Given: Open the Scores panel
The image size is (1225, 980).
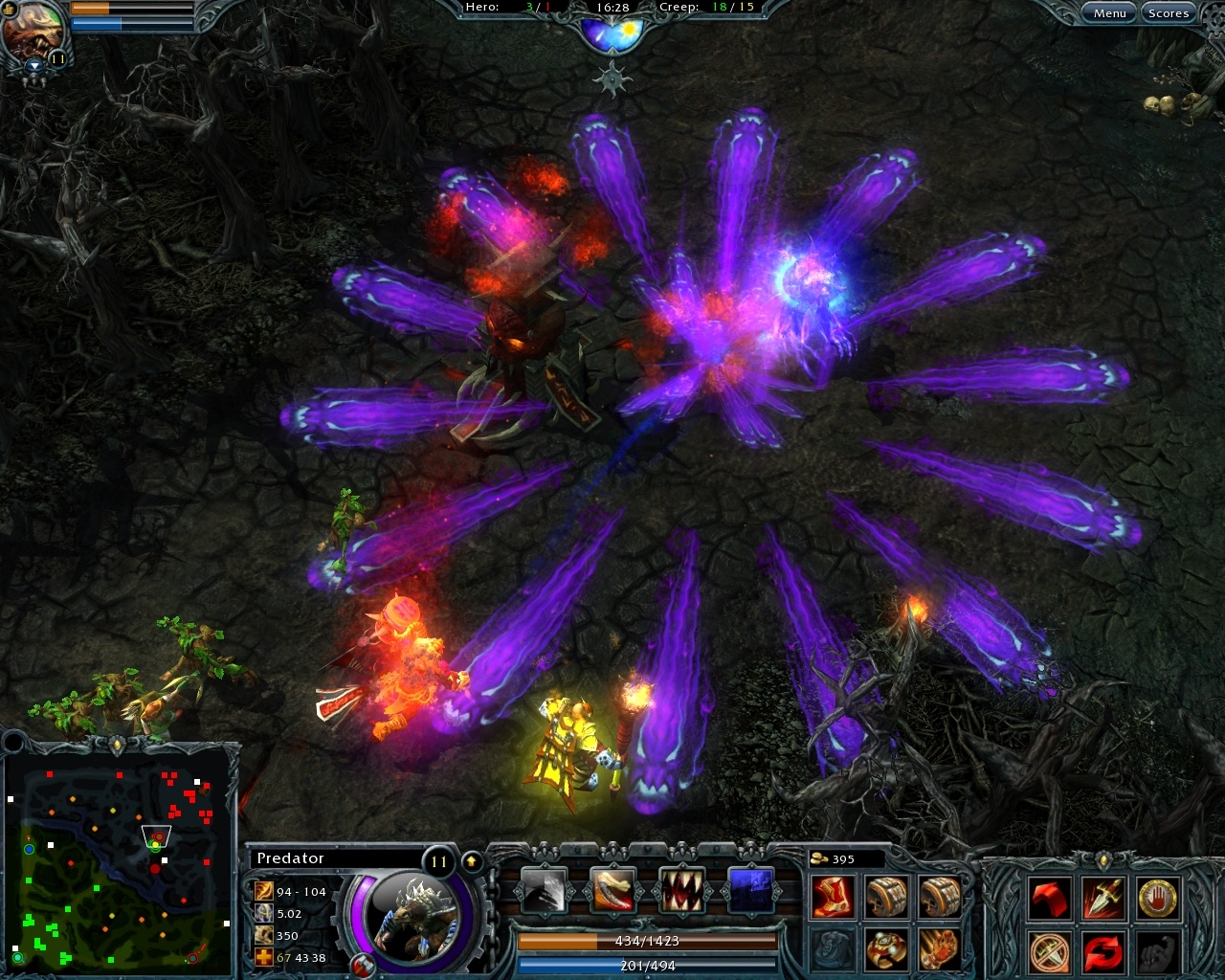Looking at the screenshot, I should [1169, 12].
